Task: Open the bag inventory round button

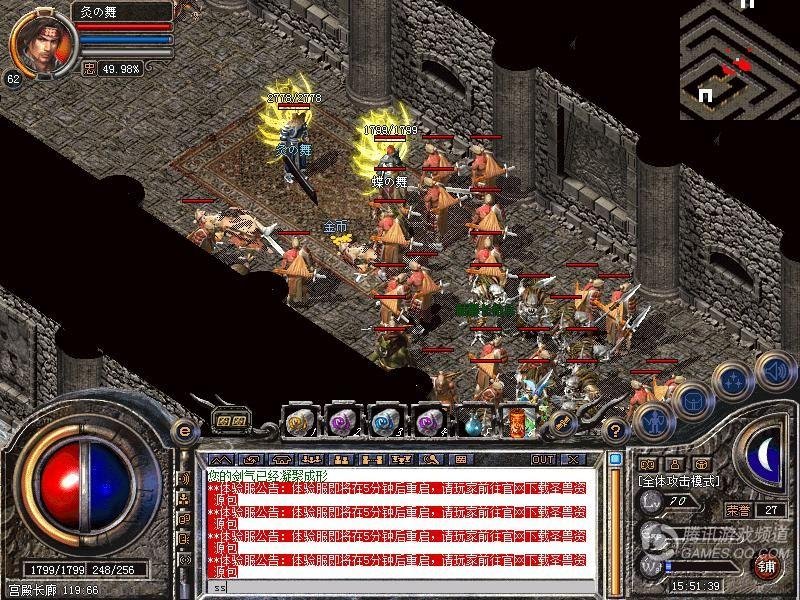Action: 691,401
